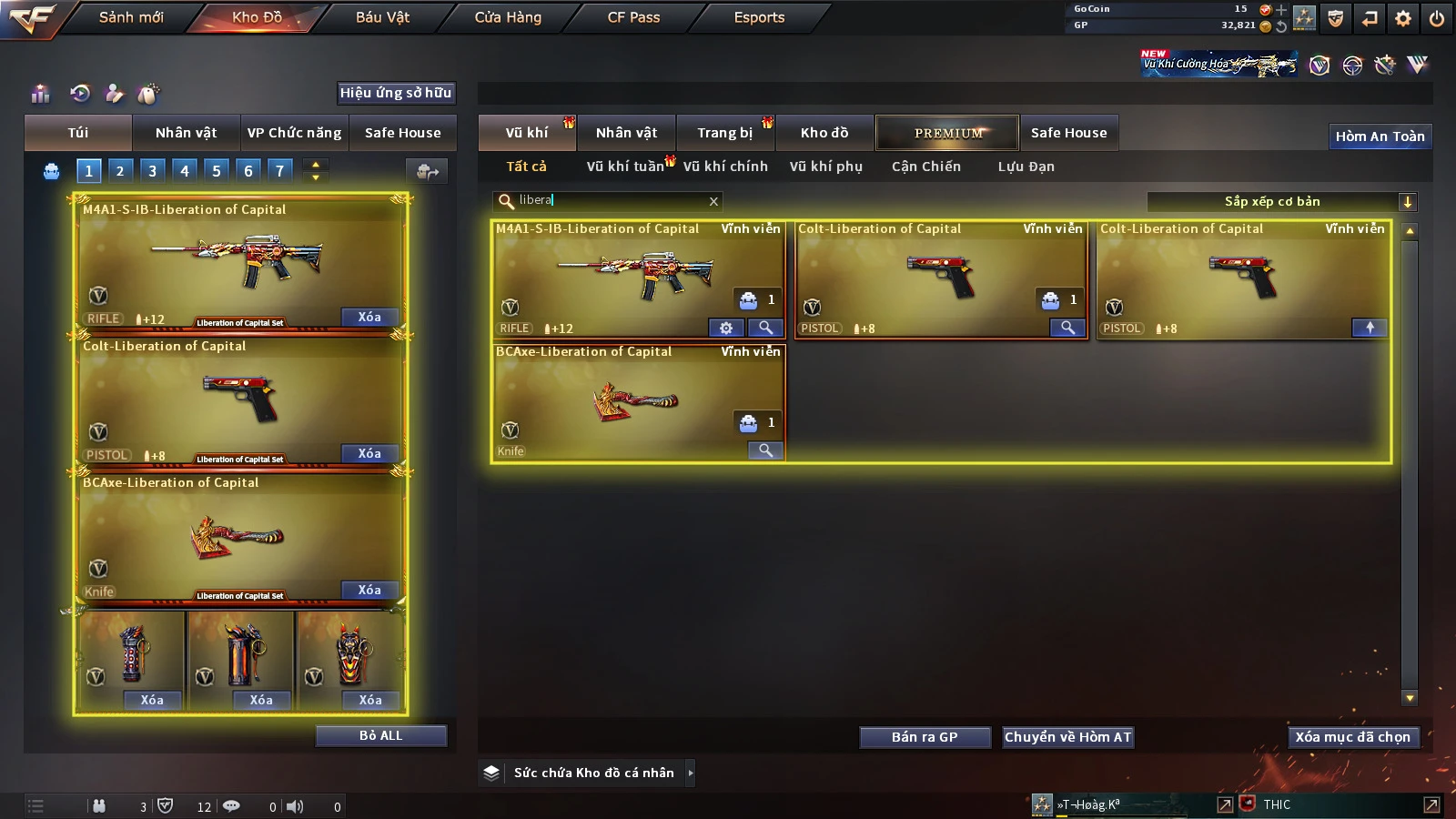Select the PREMIUM inventory tab

[x=947, y=133]
